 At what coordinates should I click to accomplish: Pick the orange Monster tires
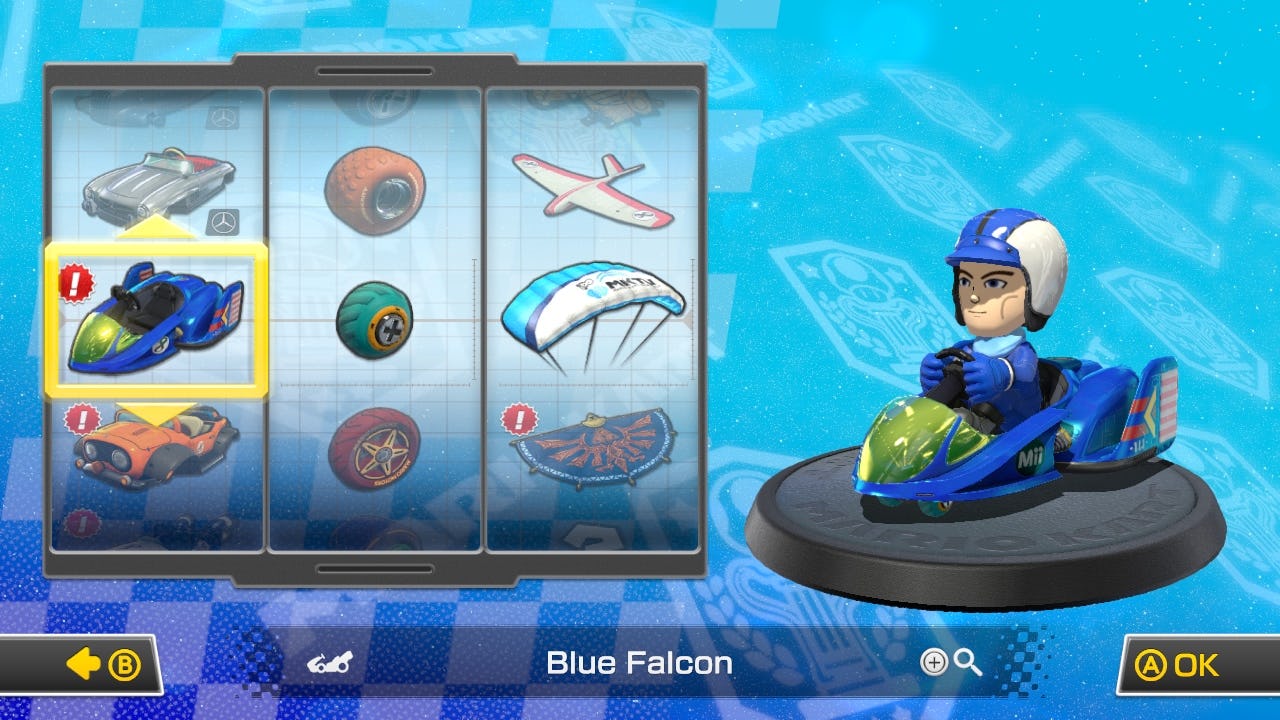tap(375, 185)
